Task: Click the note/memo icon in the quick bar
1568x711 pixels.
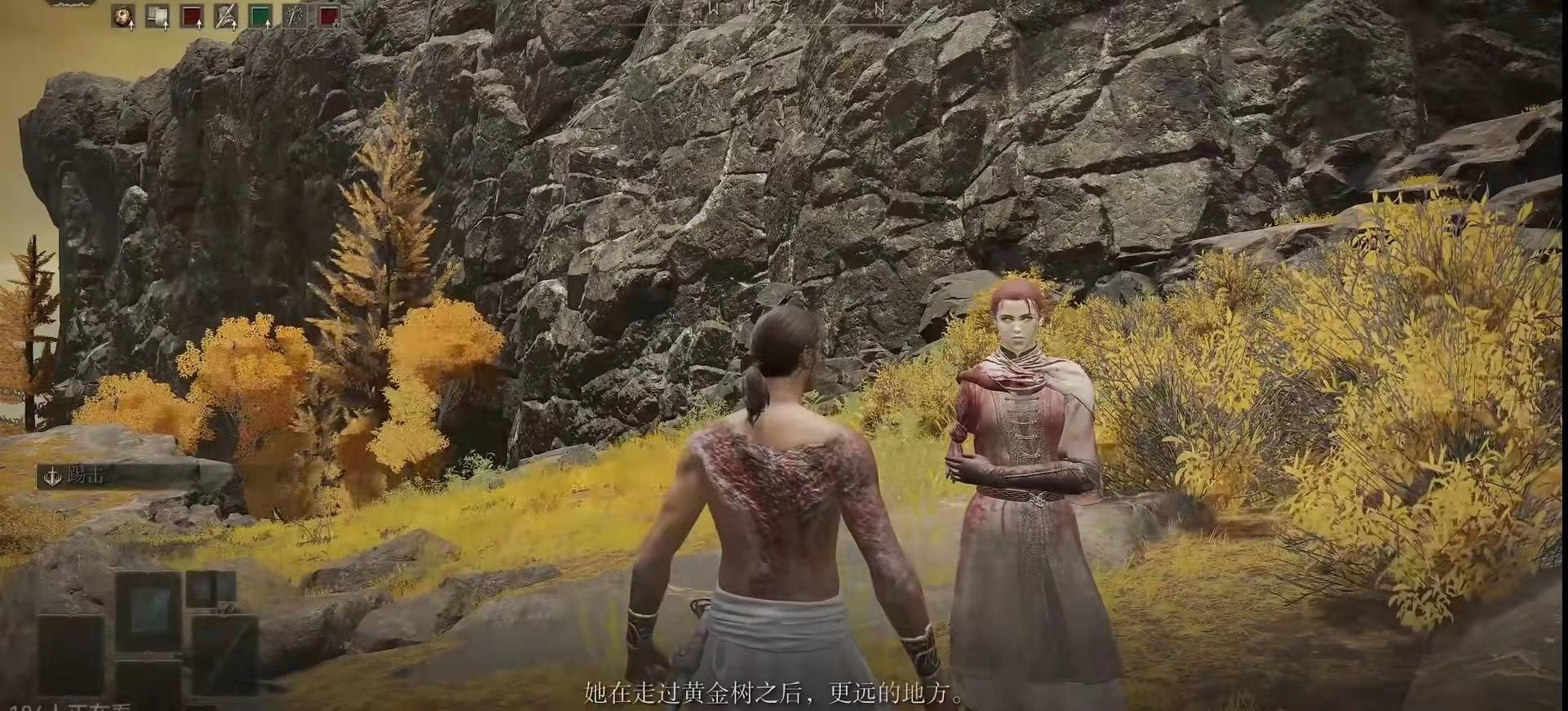Action: point(157,15)
